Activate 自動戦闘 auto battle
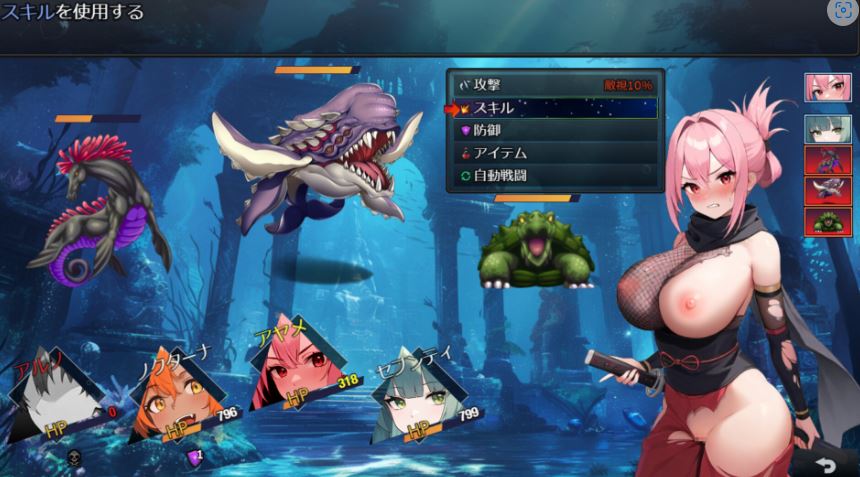This screenshot has width=860, height=477. click(x=554, y=176)
